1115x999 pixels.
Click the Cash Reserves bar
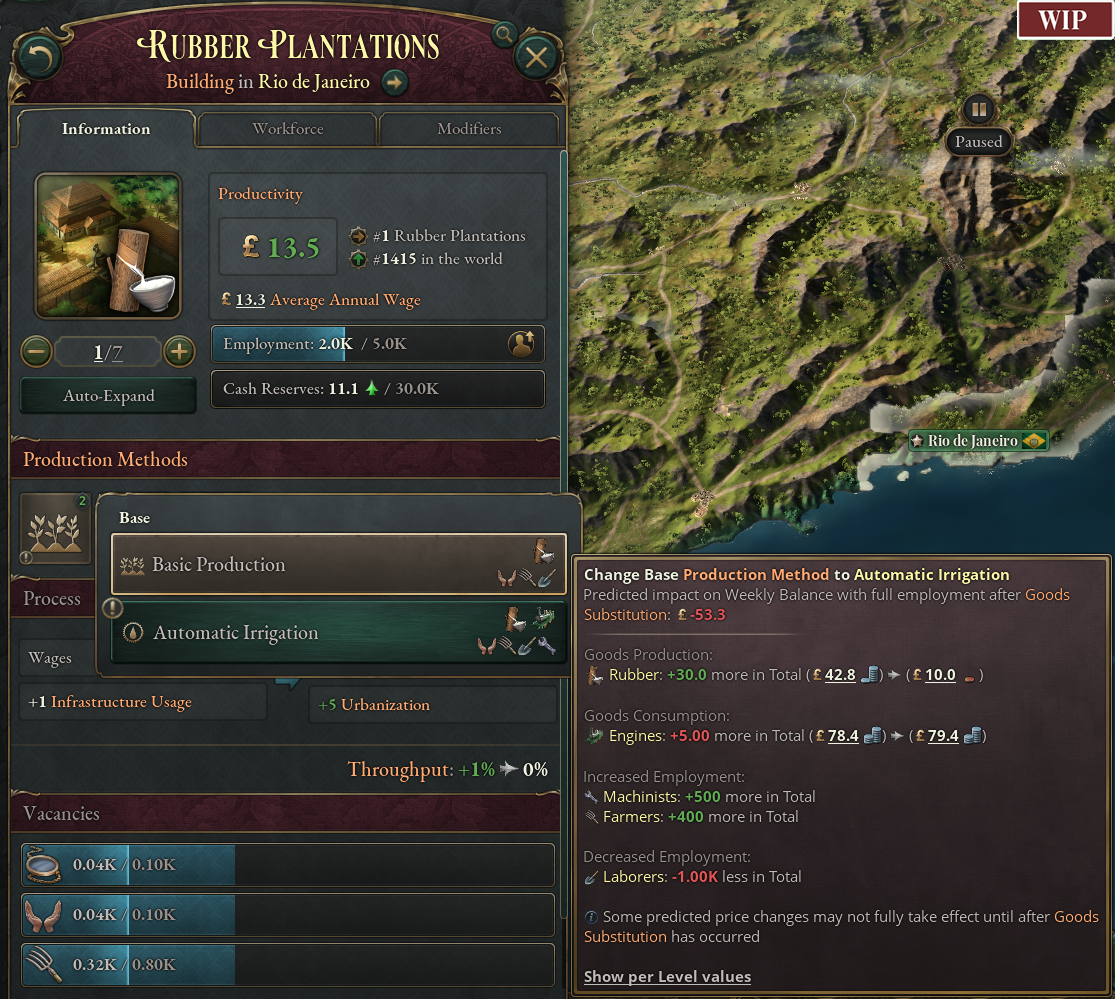click(378, 389)
